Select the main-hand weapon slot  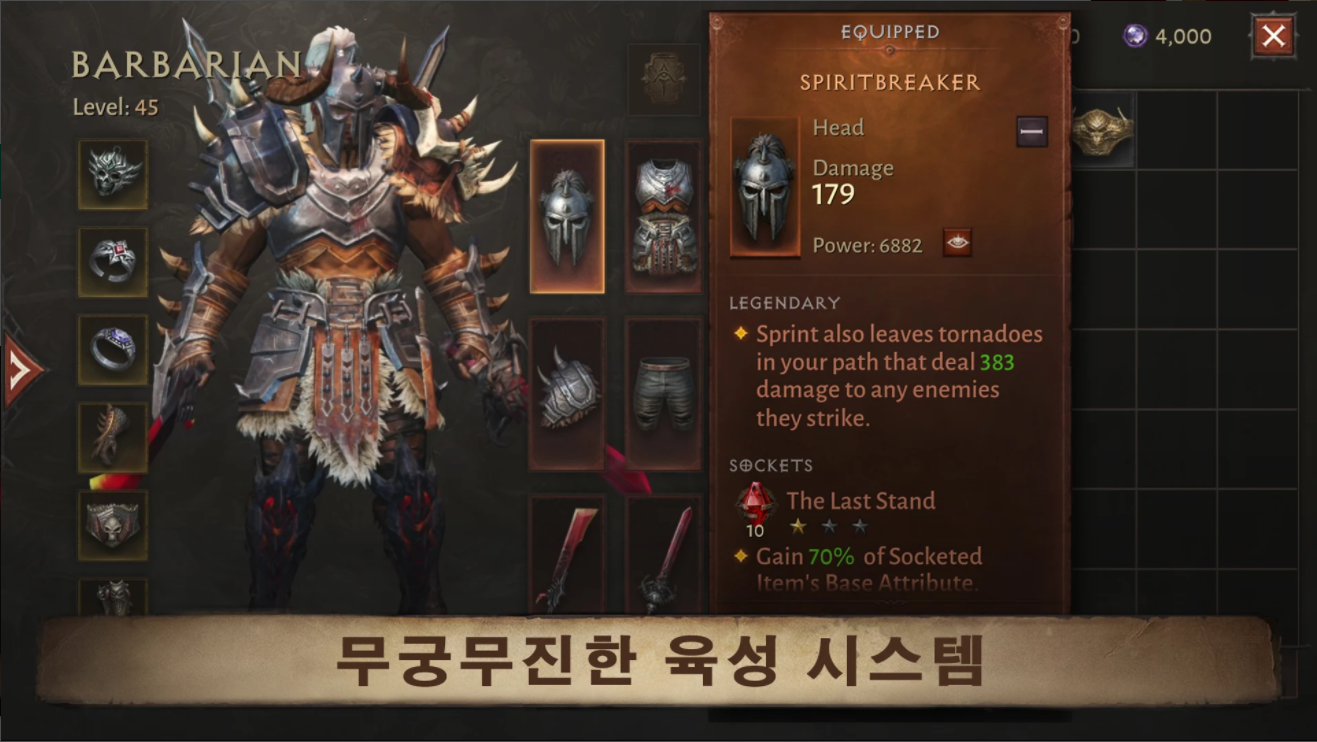[567, 560]
